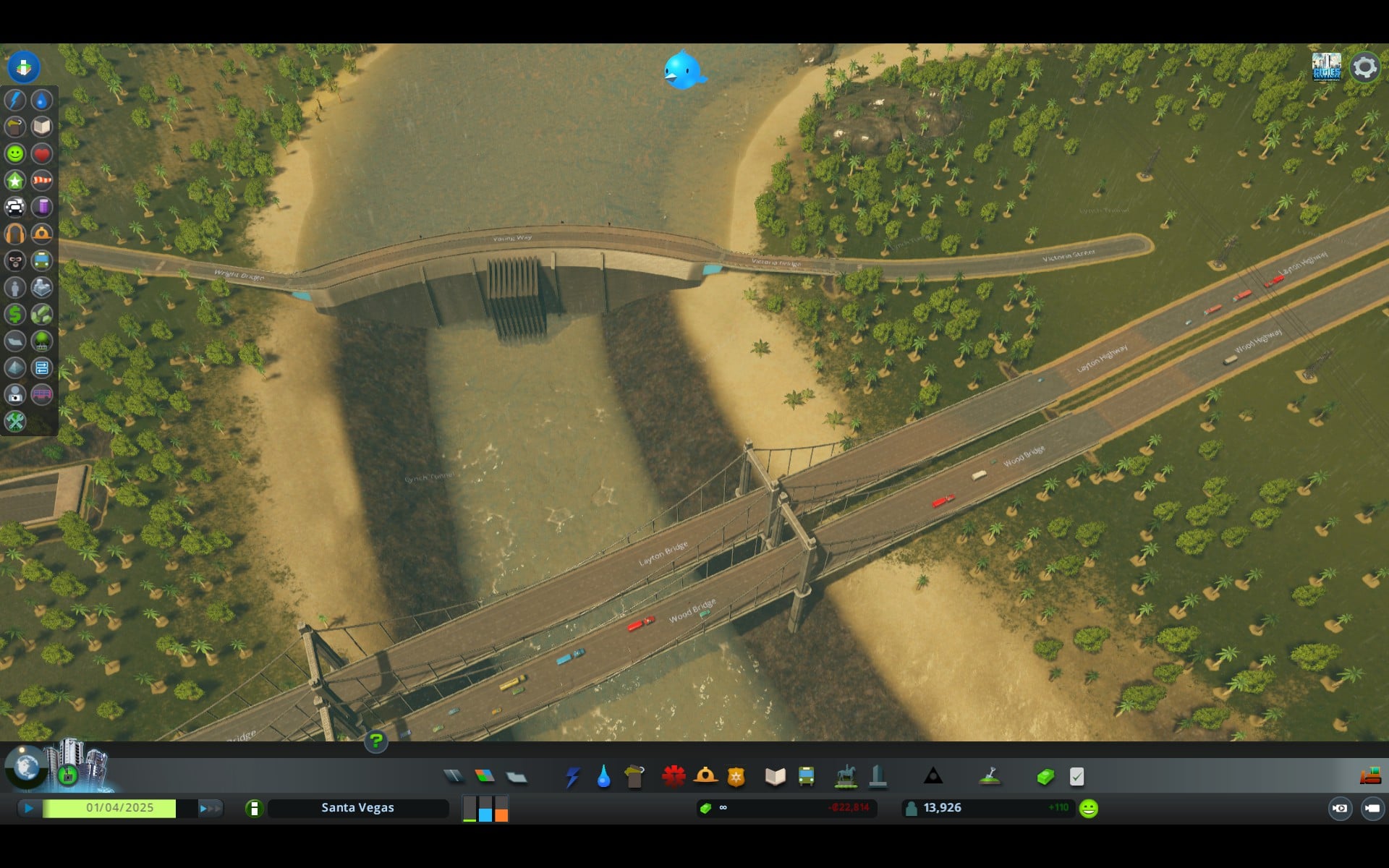Change the simulation speed arrows

[x=210, y=808]
